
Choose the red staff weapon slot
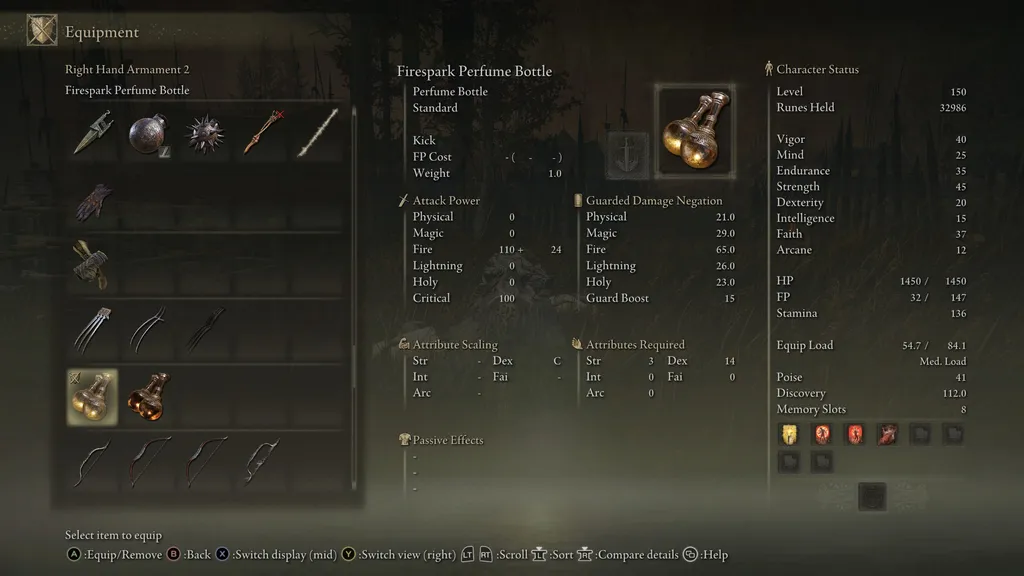pos(260,133)
